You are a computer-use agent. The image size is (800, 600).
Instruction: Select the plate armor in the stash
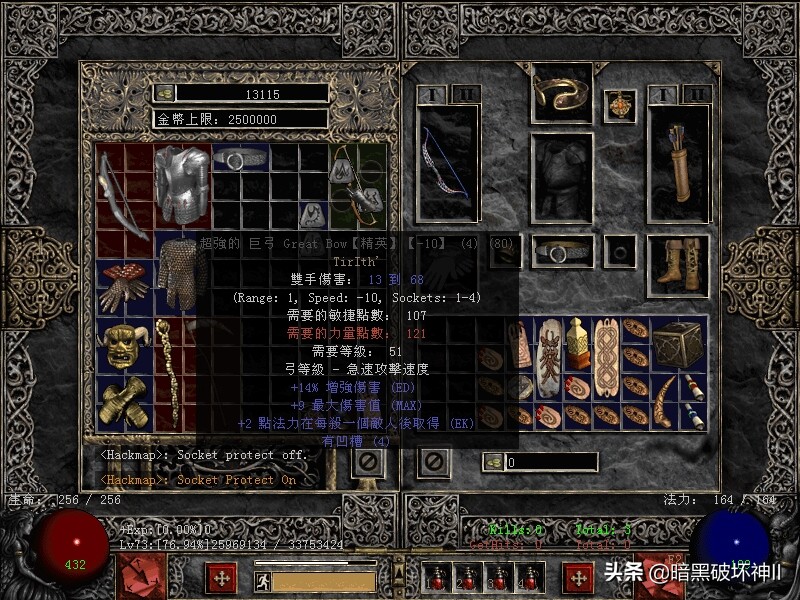(182, 187)
